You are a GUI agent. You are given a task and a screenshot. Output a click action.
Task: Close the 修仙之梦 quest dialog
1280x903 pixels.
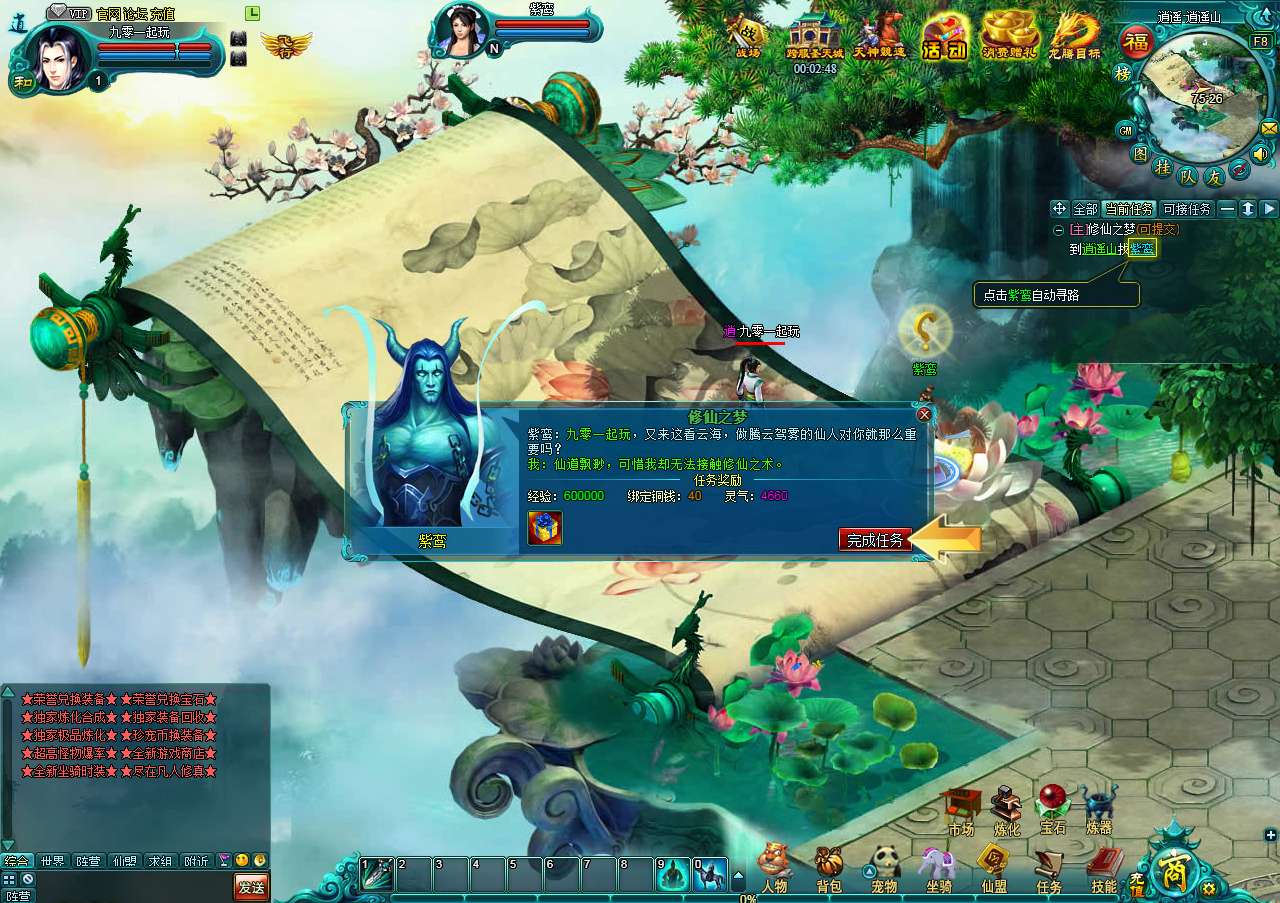pos(924,414)
